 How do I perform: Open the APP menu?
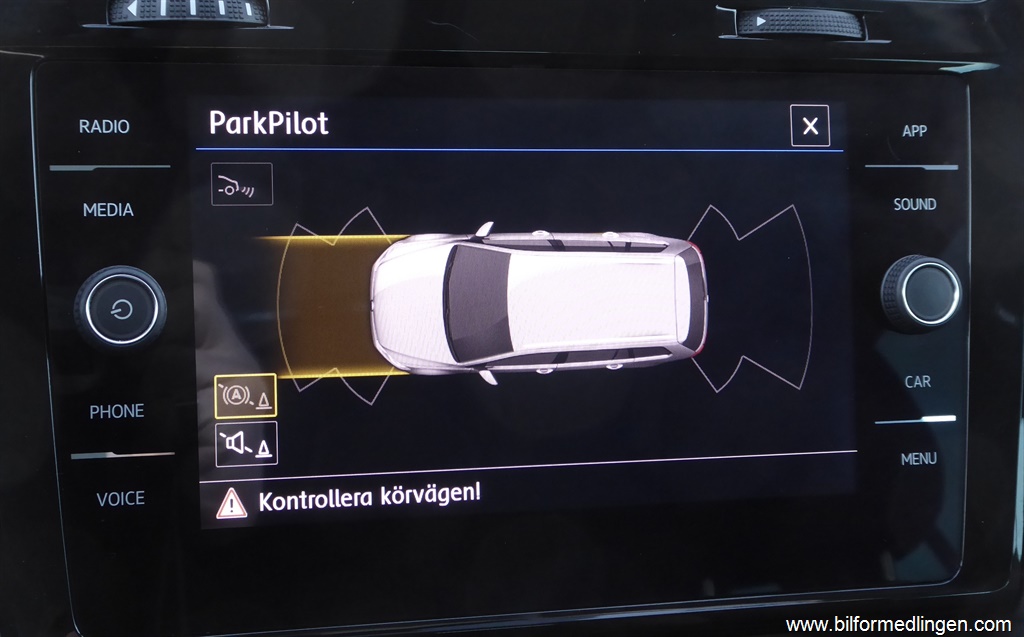[x=914, y=131]
